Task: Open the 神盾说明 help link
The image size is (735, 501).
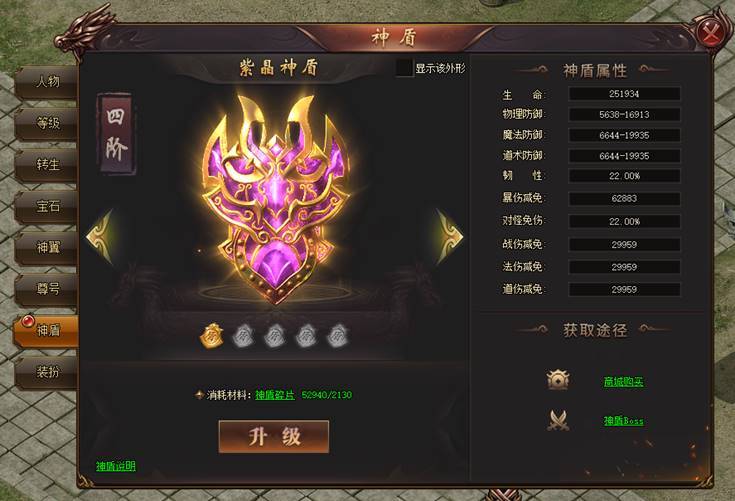Action: pyautogui.click(x=116, y=466)
